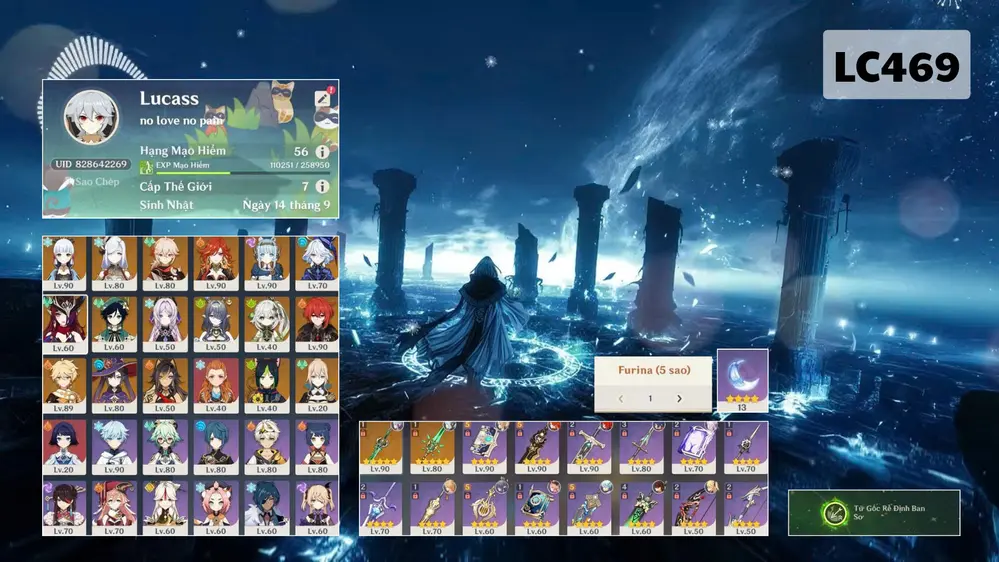This screenshot has height=562, width=999.
Task: Open the profile edit pencil icon
Action: coord(322,98)
